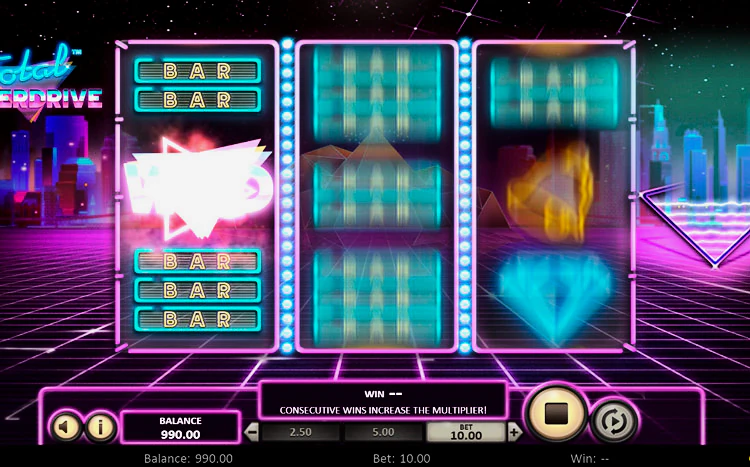
Task: Select the 2.50 bet amount
Action: [300, 432]
